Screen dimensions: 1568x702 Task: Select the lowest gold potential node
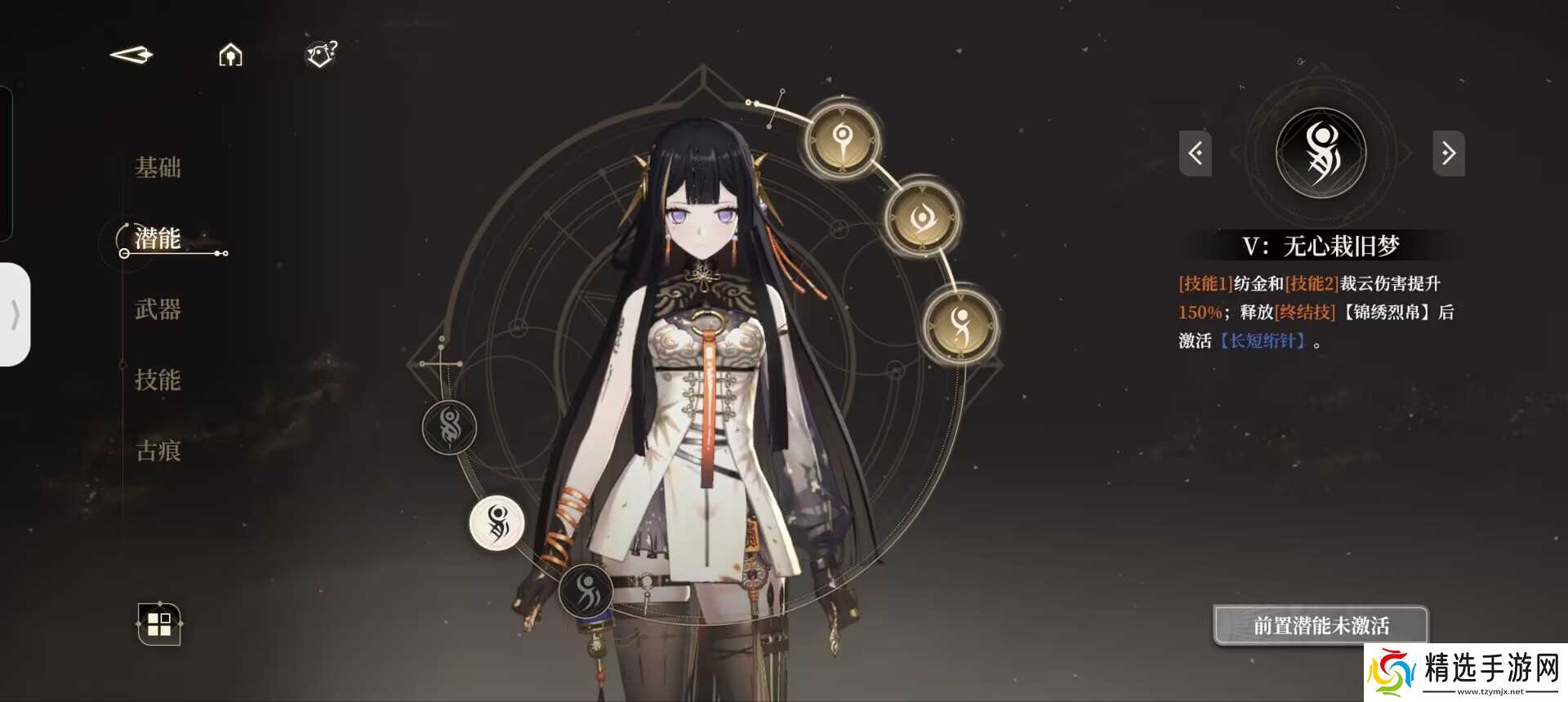pyautogui.click(x=960, y=324)
